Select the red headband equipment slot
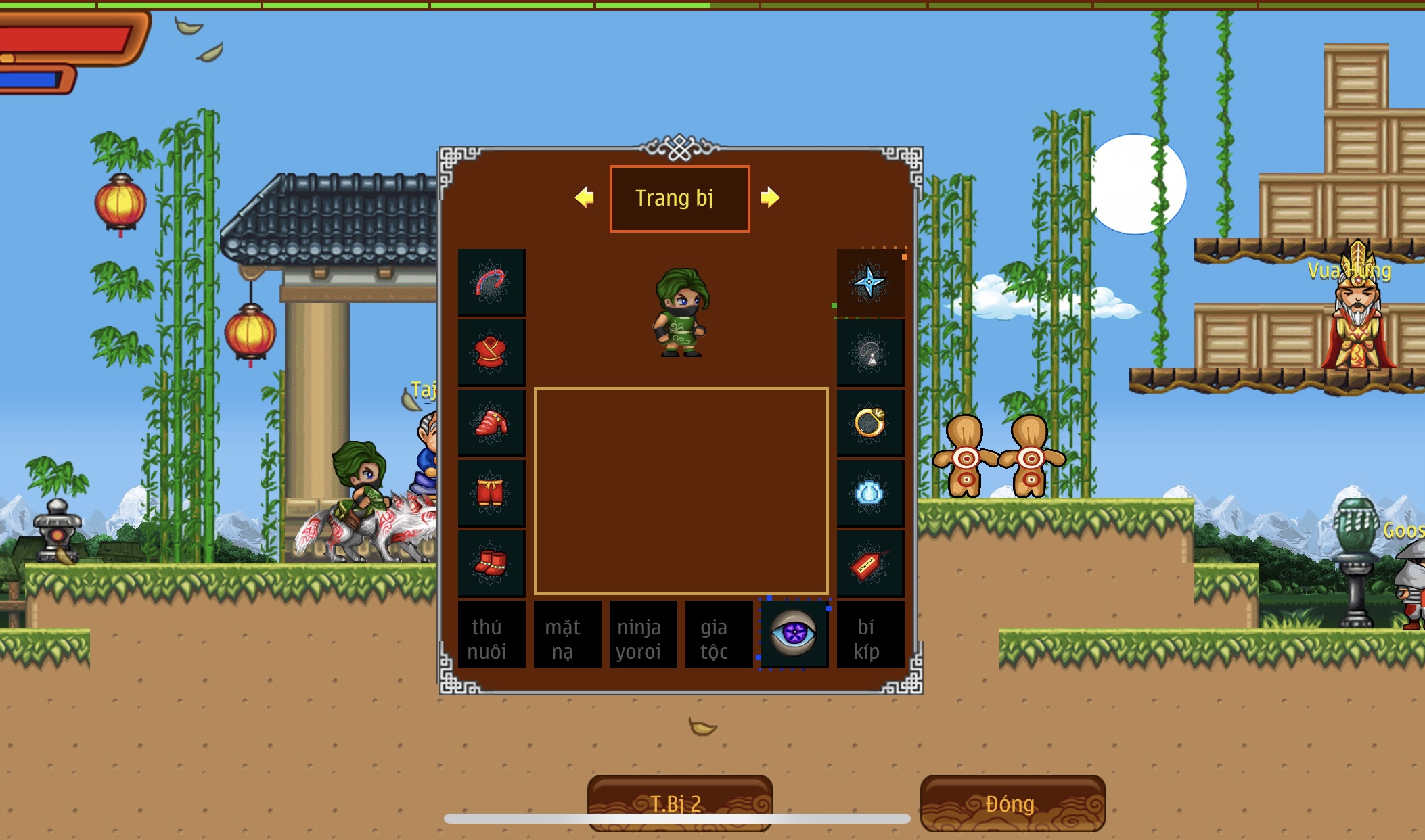Image resolution: width=1425 pixels, height=840 pixels. [x=491, y=283]
